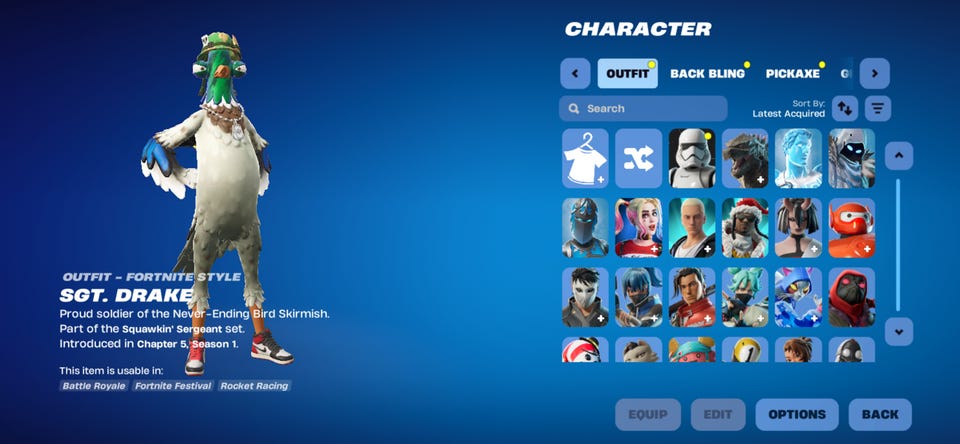The width and height of the screenshot is (960, 444).
Task: Toggle the sort order arrows button
Action: click(845, 108)
